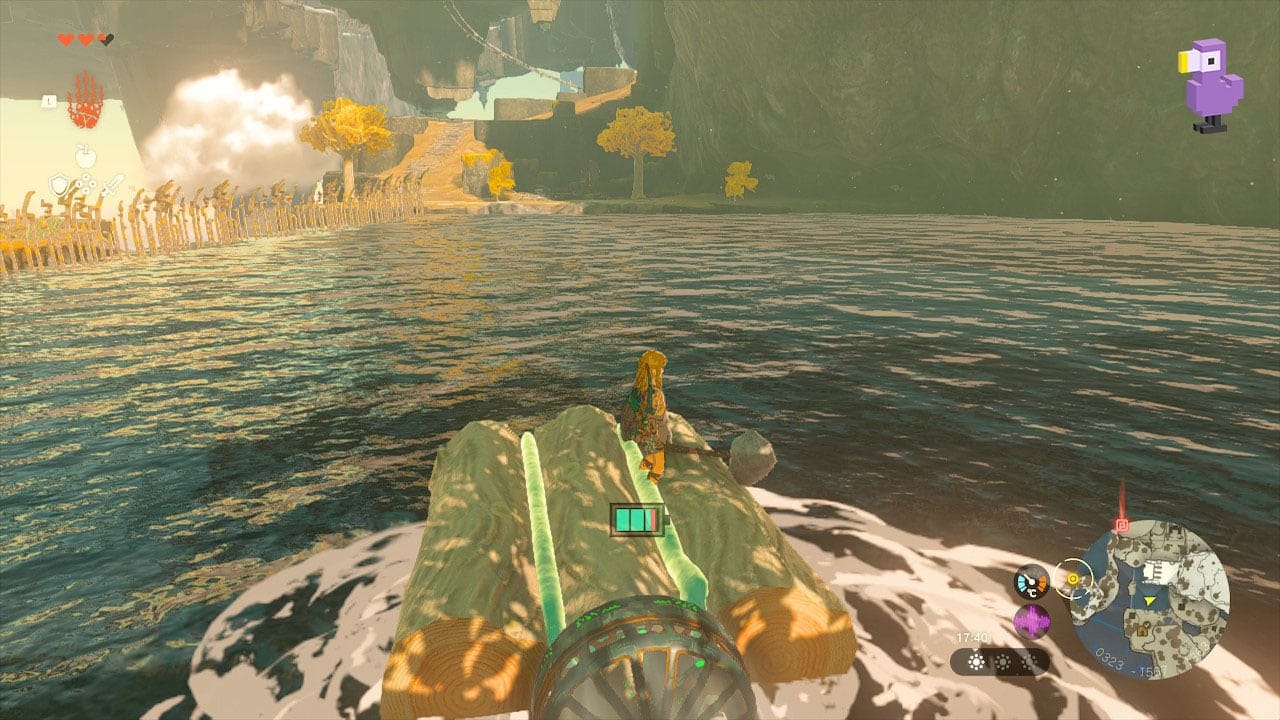Click the green battery charge meter
Image resolution: width=1280 pixels, height=720 pixels.
click(637, 518)
